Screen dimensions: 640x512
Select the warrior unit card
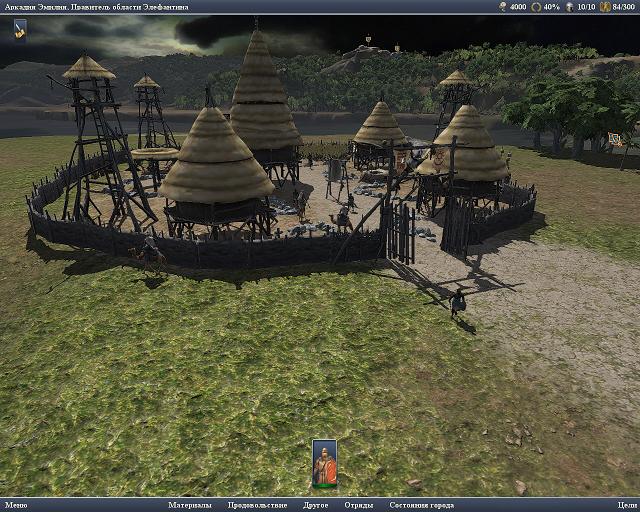tap(324, 464)
